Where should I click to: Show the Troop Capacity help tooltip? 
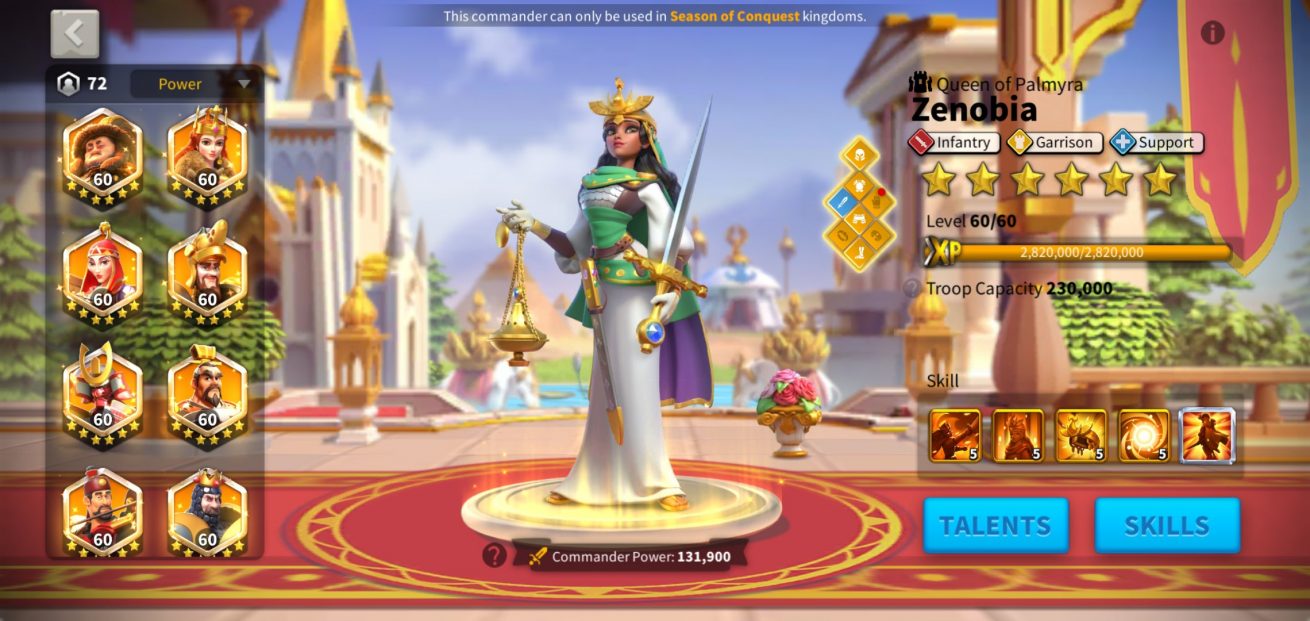point(911,289)
